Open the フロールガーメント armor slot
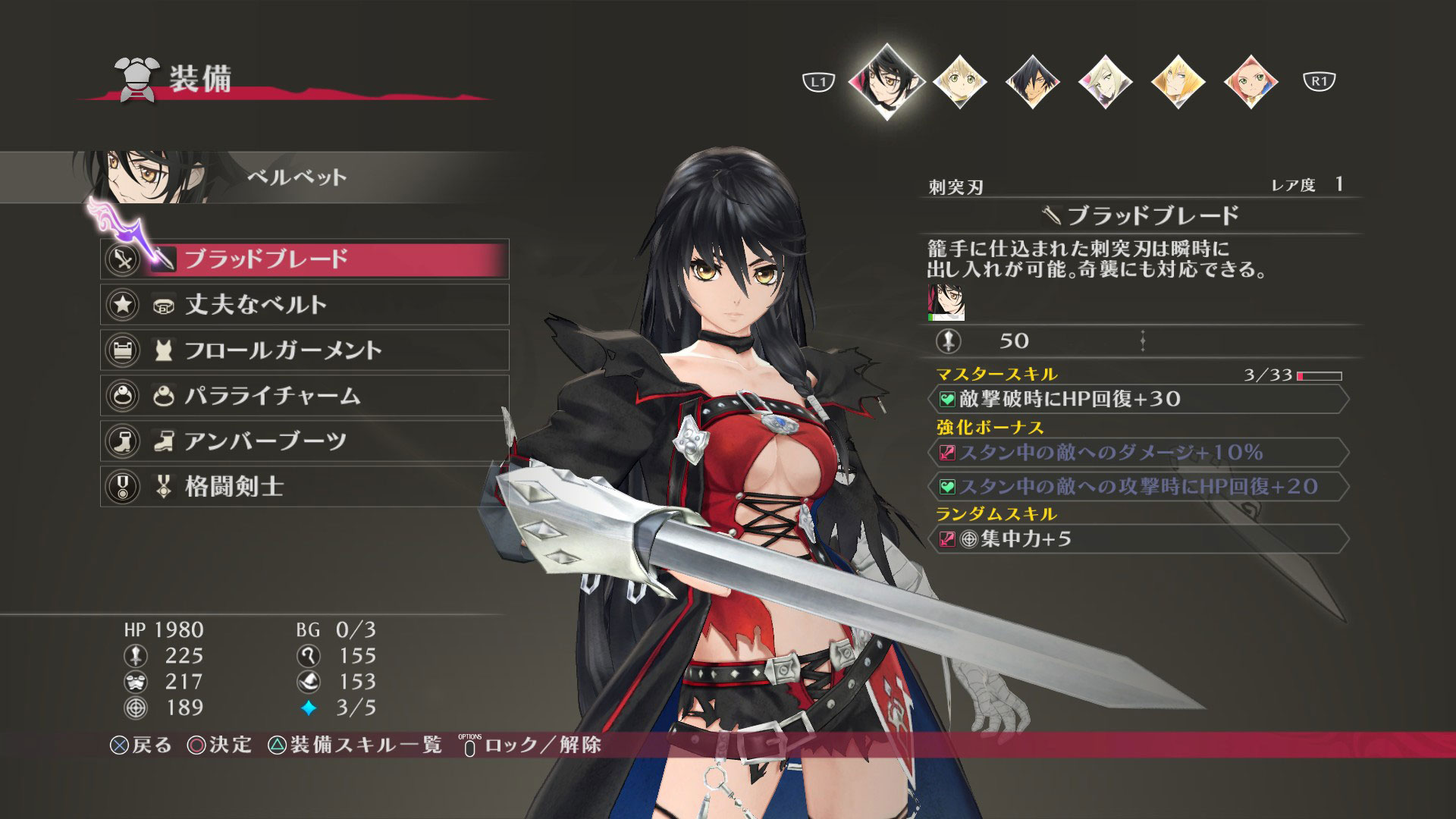Screen dimensions: 1456x819 [305, 350]
